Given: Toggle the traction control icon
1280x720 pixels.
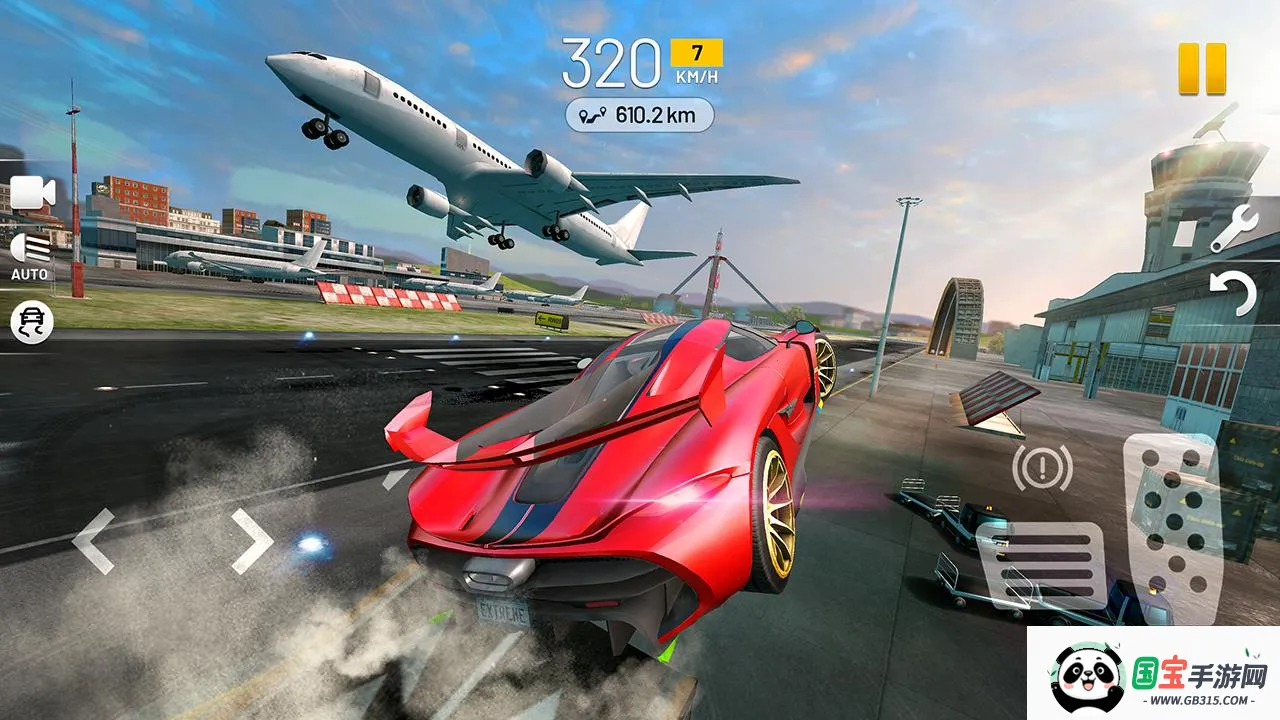Looking at the screenshot, I should click(31, 322).
